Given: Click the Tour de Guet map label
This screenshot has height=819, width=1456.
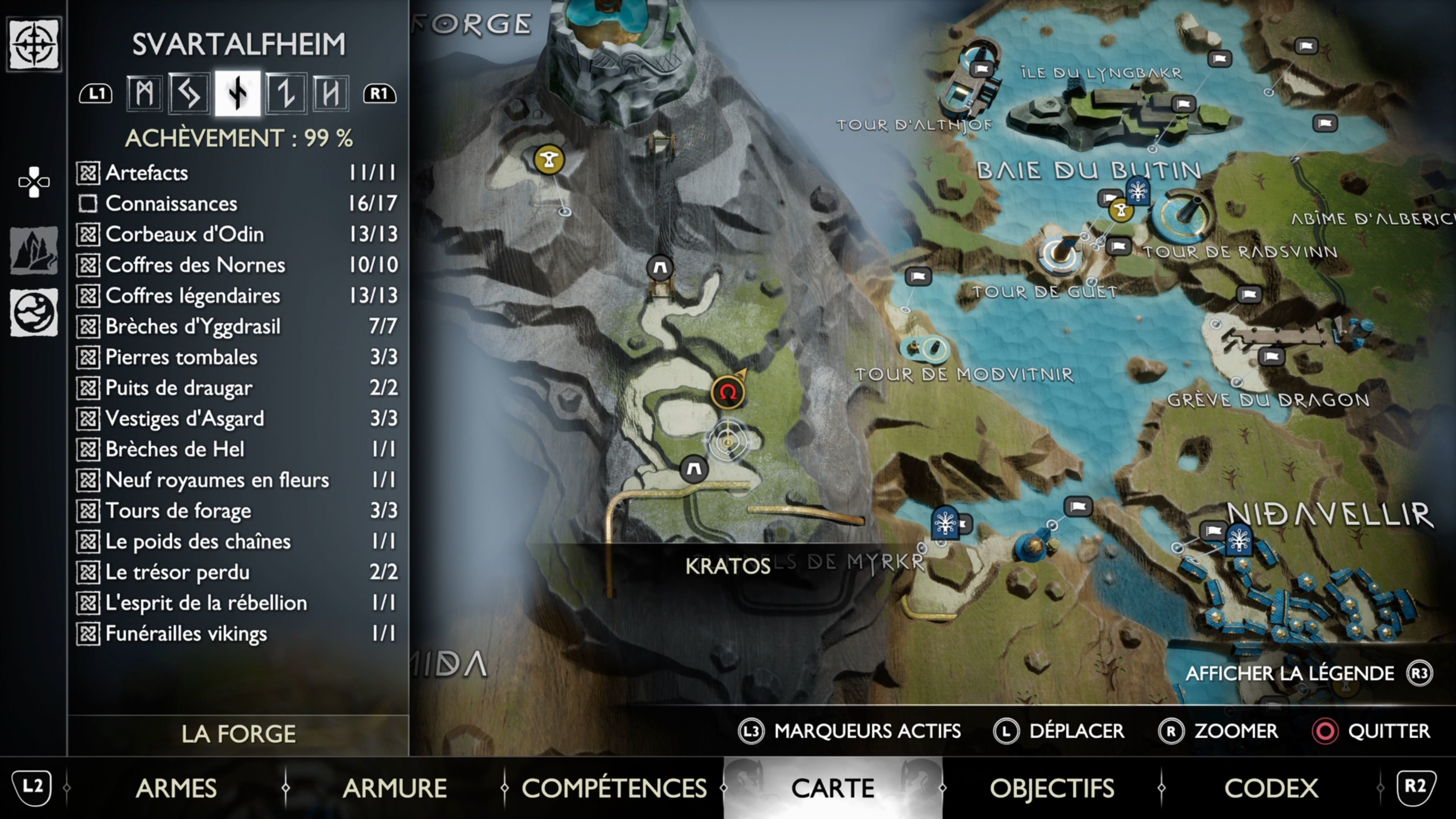Looking at the screenshot, I should point(1045,292).
